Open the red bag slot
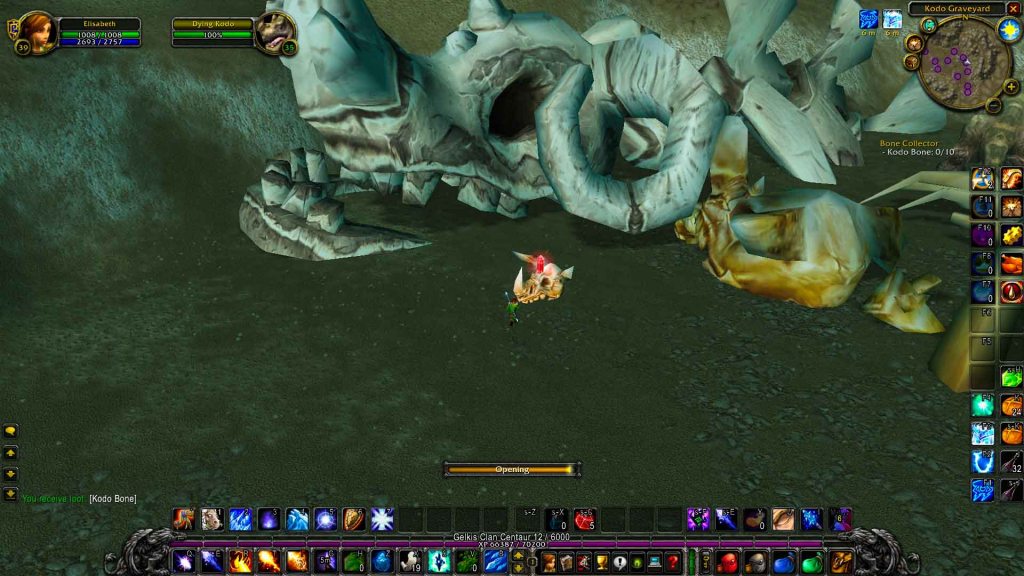 point(728,561)
